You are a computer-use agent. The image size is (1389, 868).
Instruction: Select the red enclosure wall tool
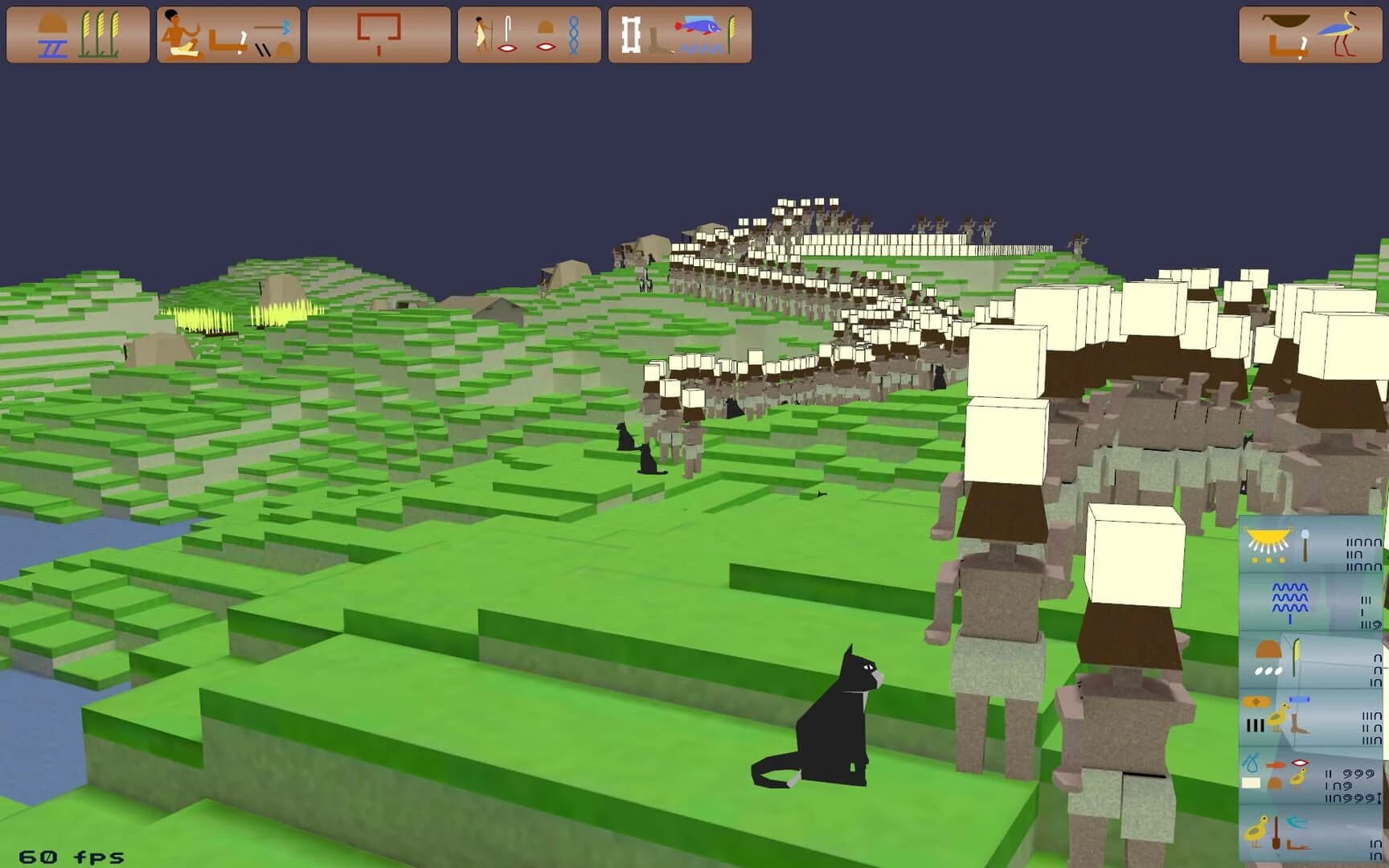[x=378, y=34]
